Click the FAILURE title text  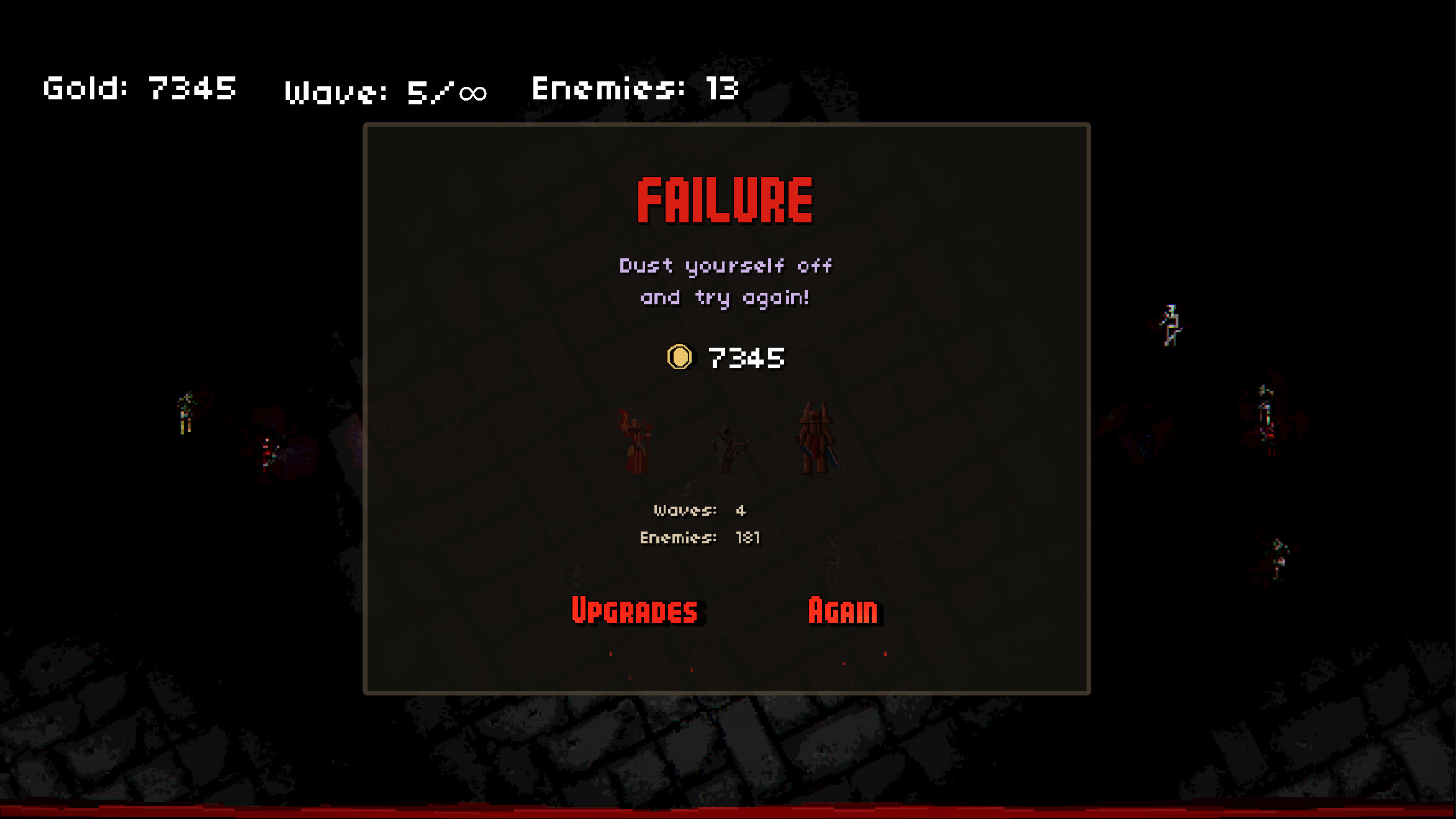(x=725, y=200)
